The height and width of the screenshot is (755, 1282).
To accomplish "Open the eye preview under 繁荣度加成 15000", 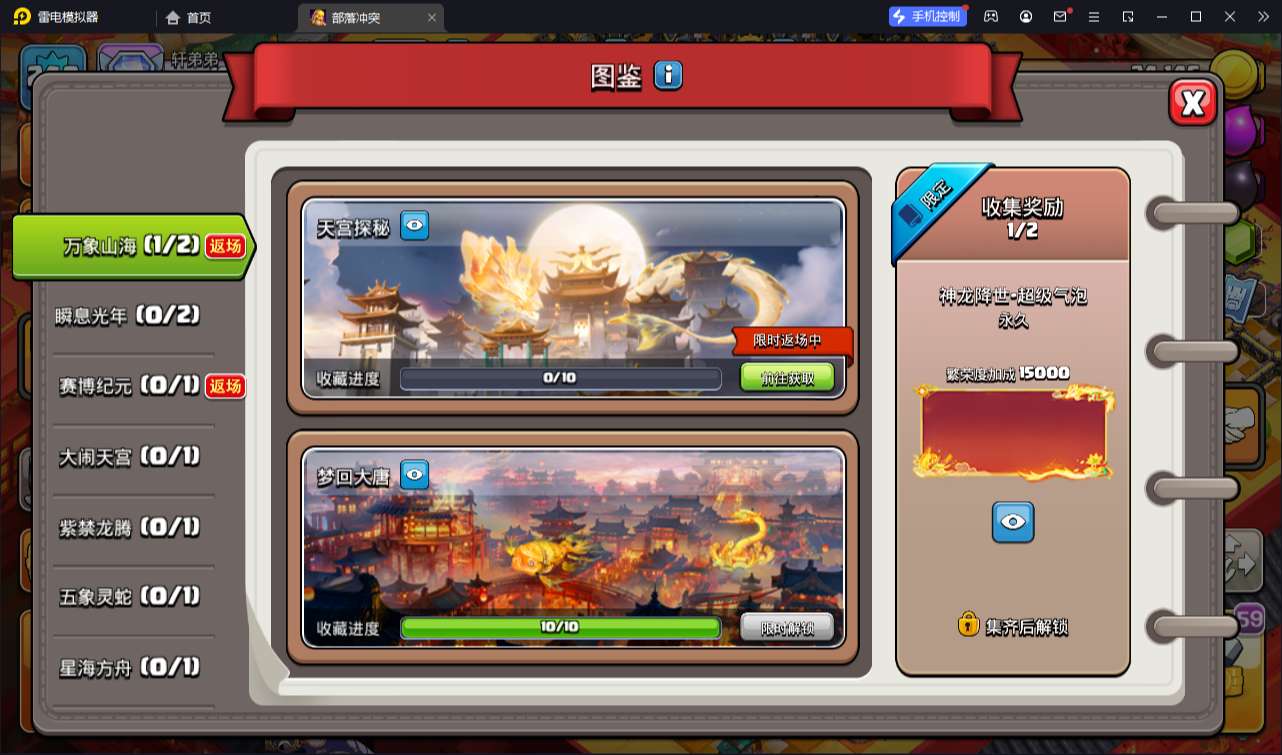I will pyautogui.click(x=1013, y=521).
